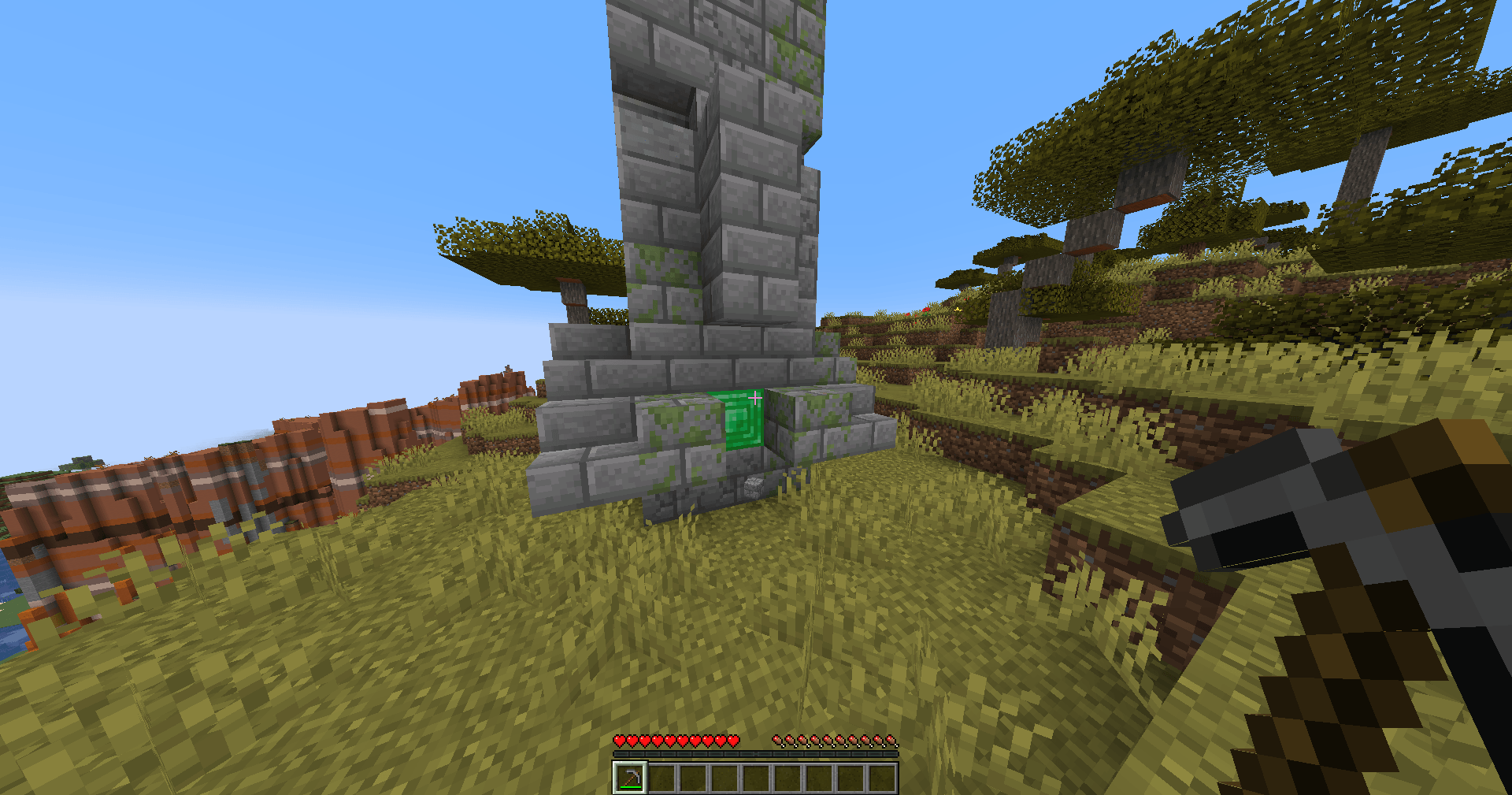Click the fifth heart in the health bar

pos(670,740)
